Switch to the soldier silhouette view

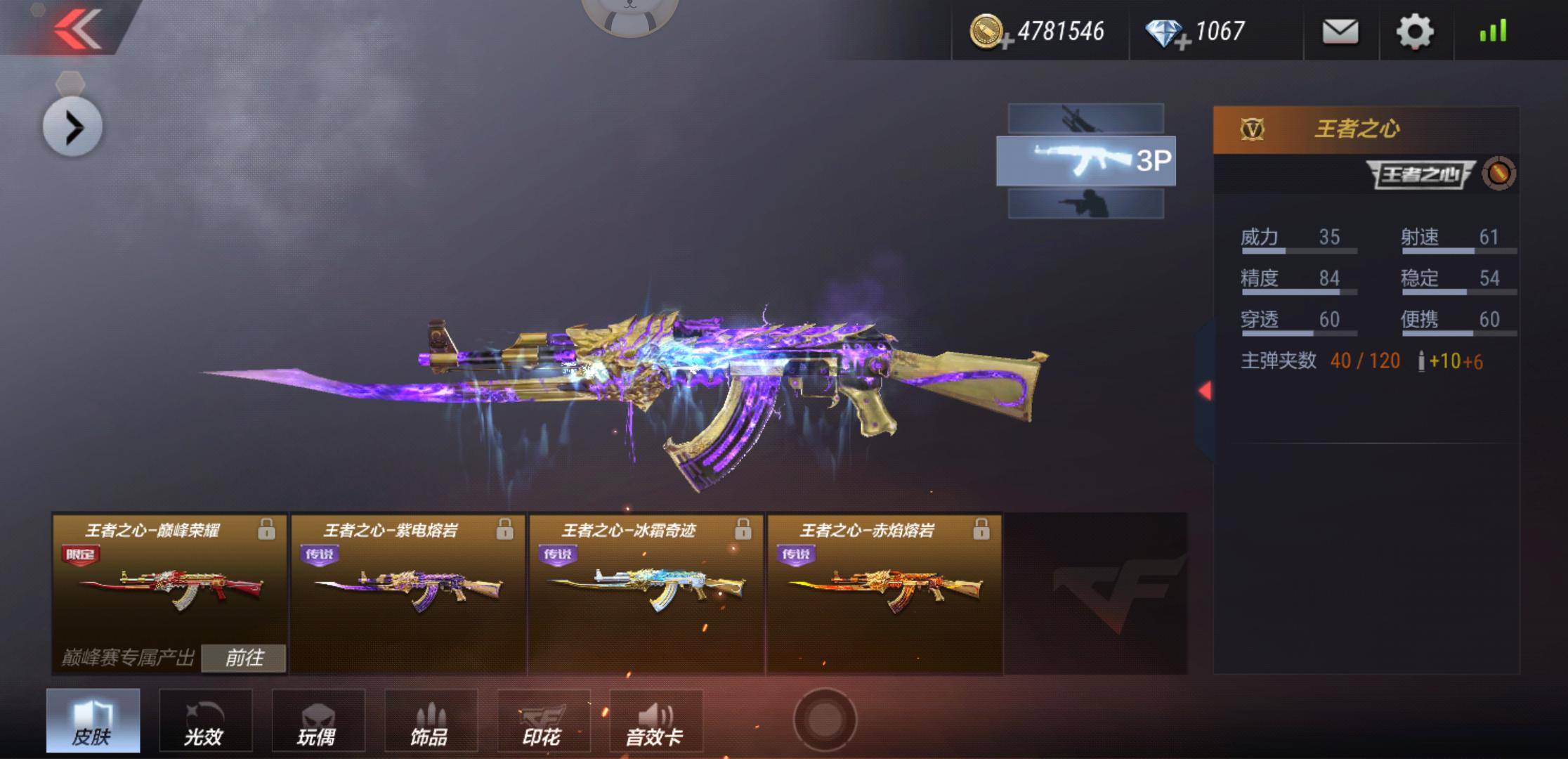pos(1085,204)
